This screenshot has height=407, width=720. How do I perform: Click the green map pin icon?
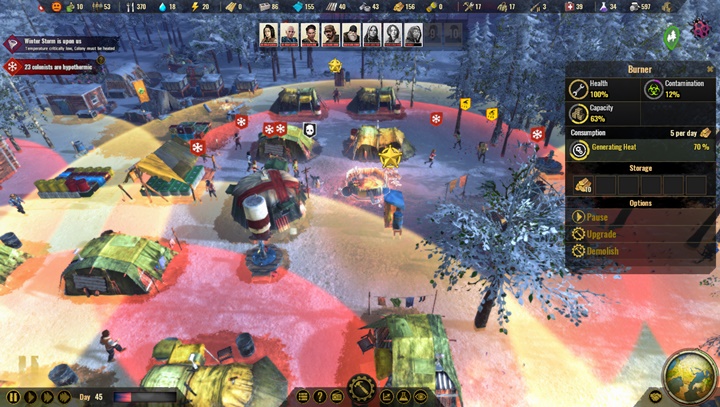(x=672, y=37)
